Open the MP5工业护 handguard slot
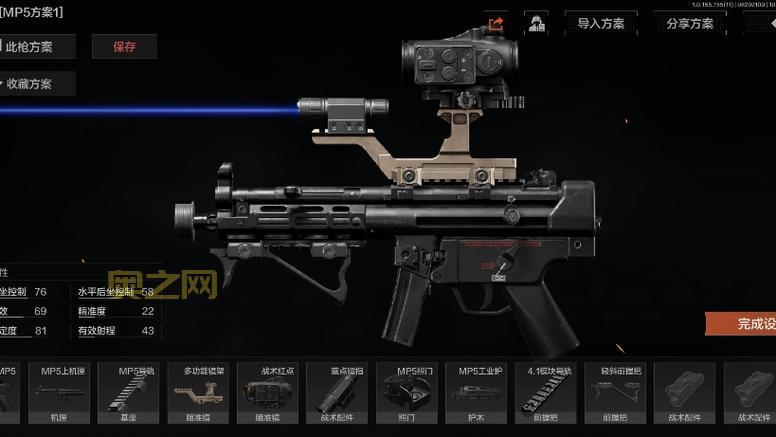The image size is (776, 437). (x=476, y=395)
